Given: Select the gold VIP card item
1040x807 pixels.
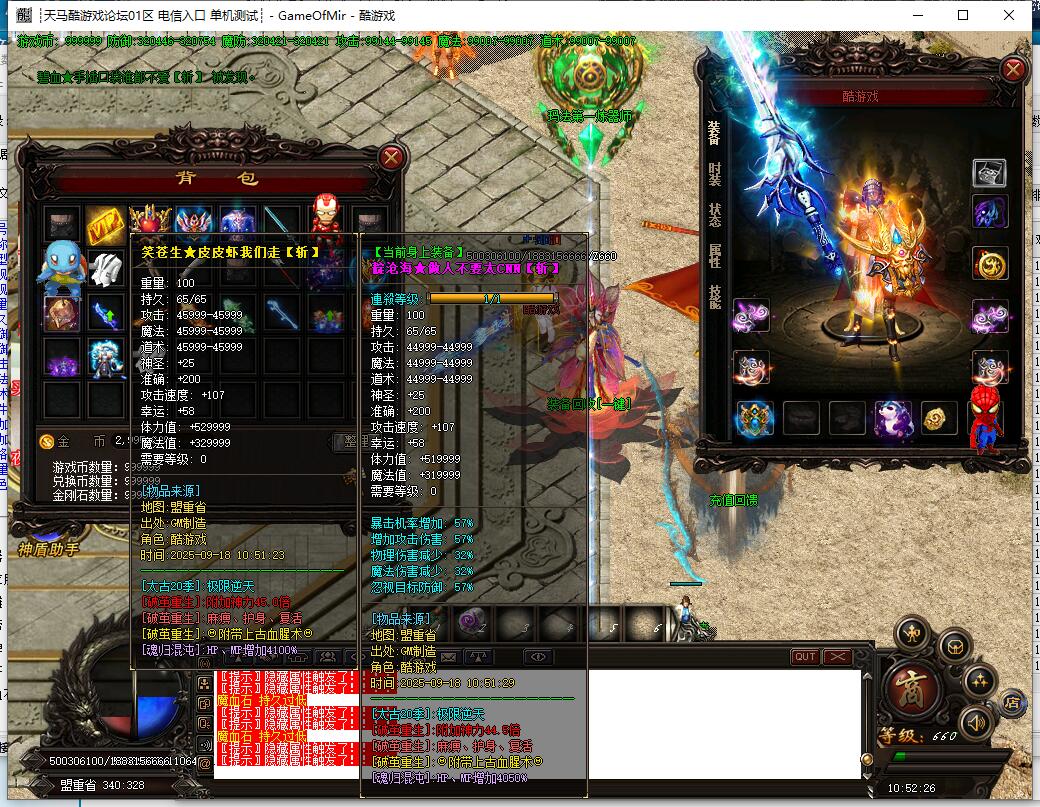Looking at the screenshot, I should pyautogui.click(x=104, y=223).
